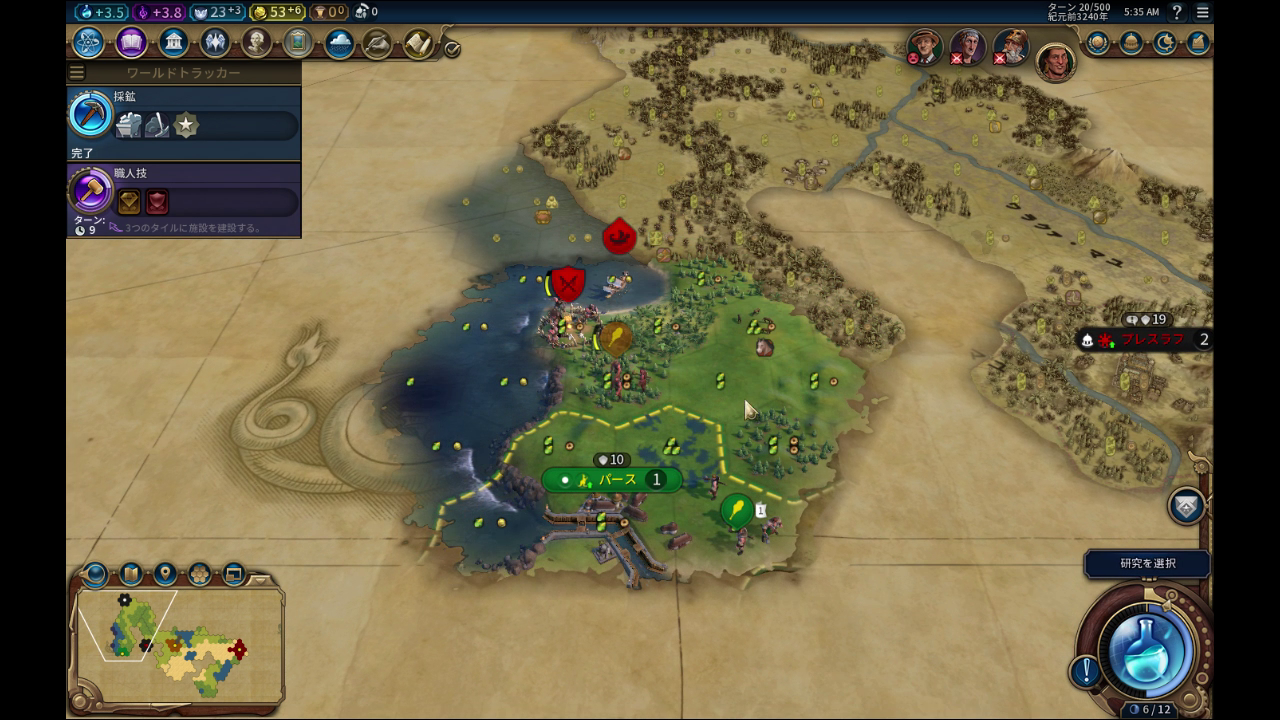1280x720 pixels.
Task: Open the Great People portrait icon
Action: pos(257,43)
